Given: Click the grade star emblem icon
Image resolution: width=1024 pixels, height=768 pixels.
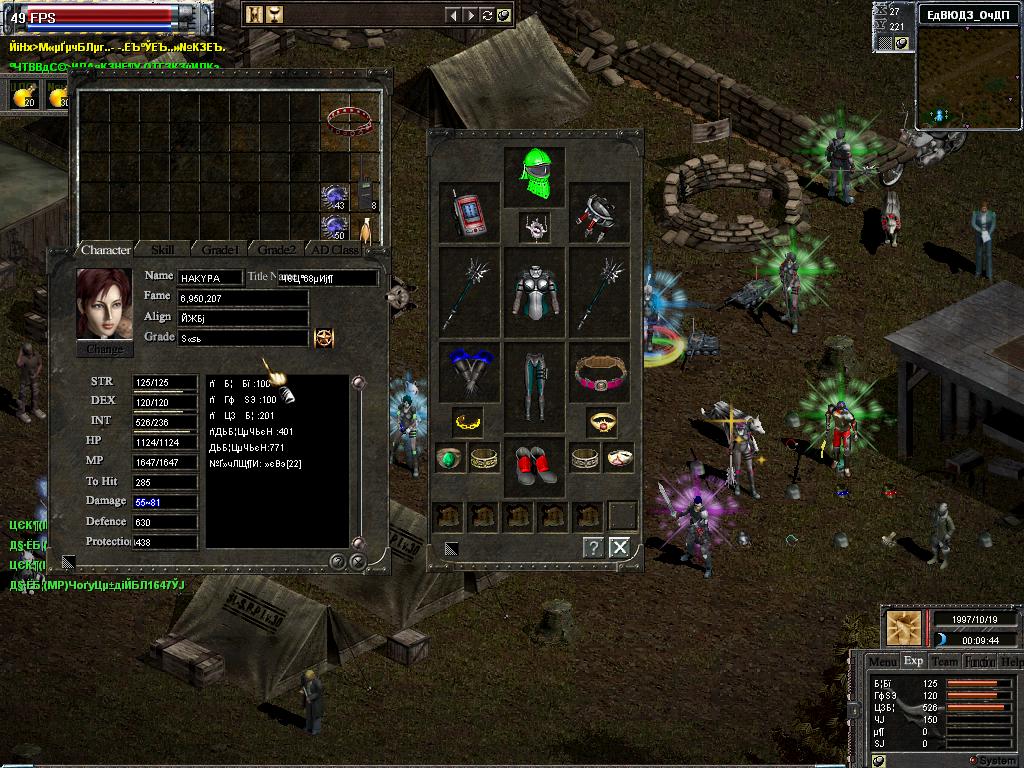Looking at the screenshot, I should point(324,338).
